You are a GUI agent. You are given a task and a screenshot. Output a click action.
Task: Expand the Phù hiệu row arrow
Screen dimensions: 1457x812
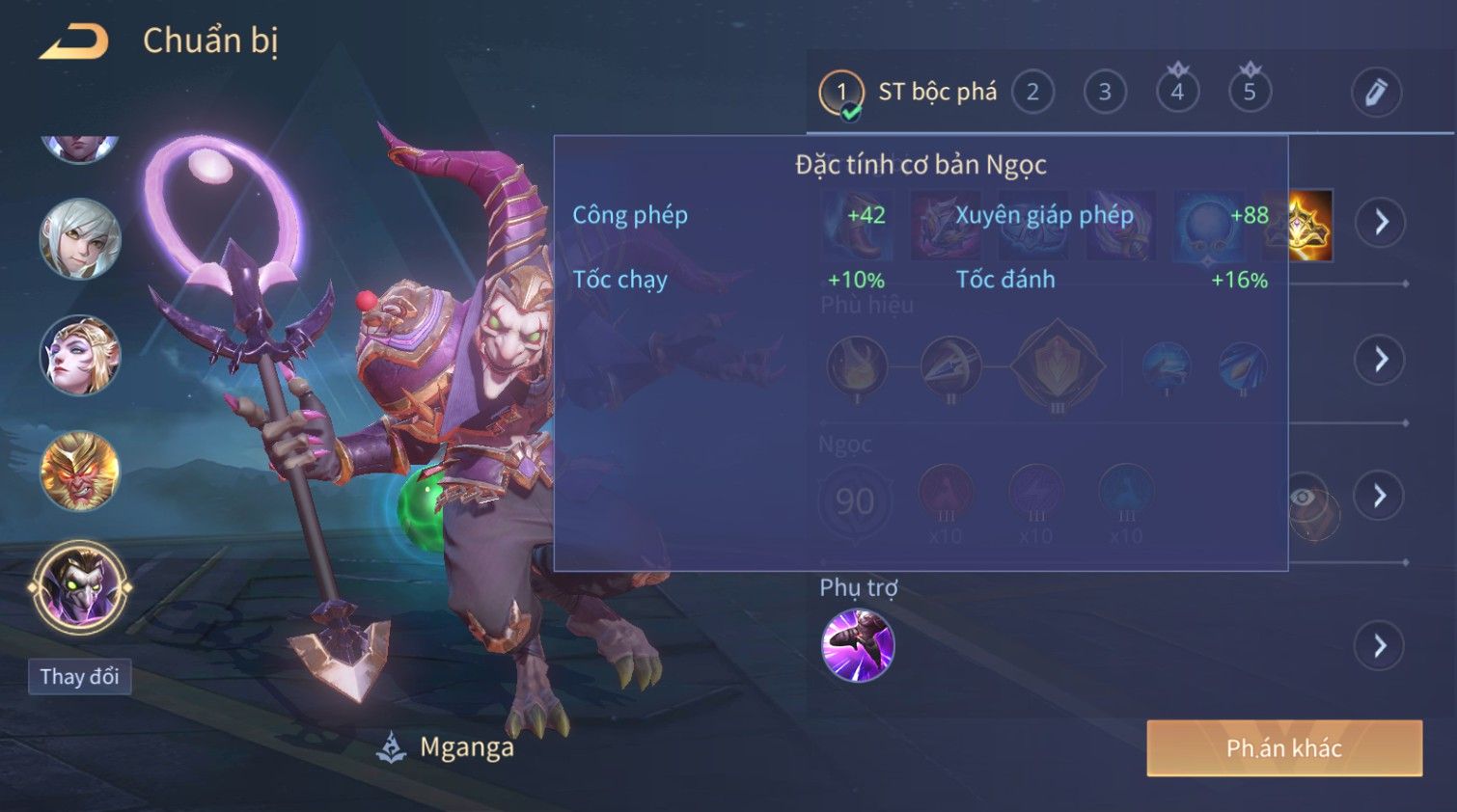click(1380, 360)
